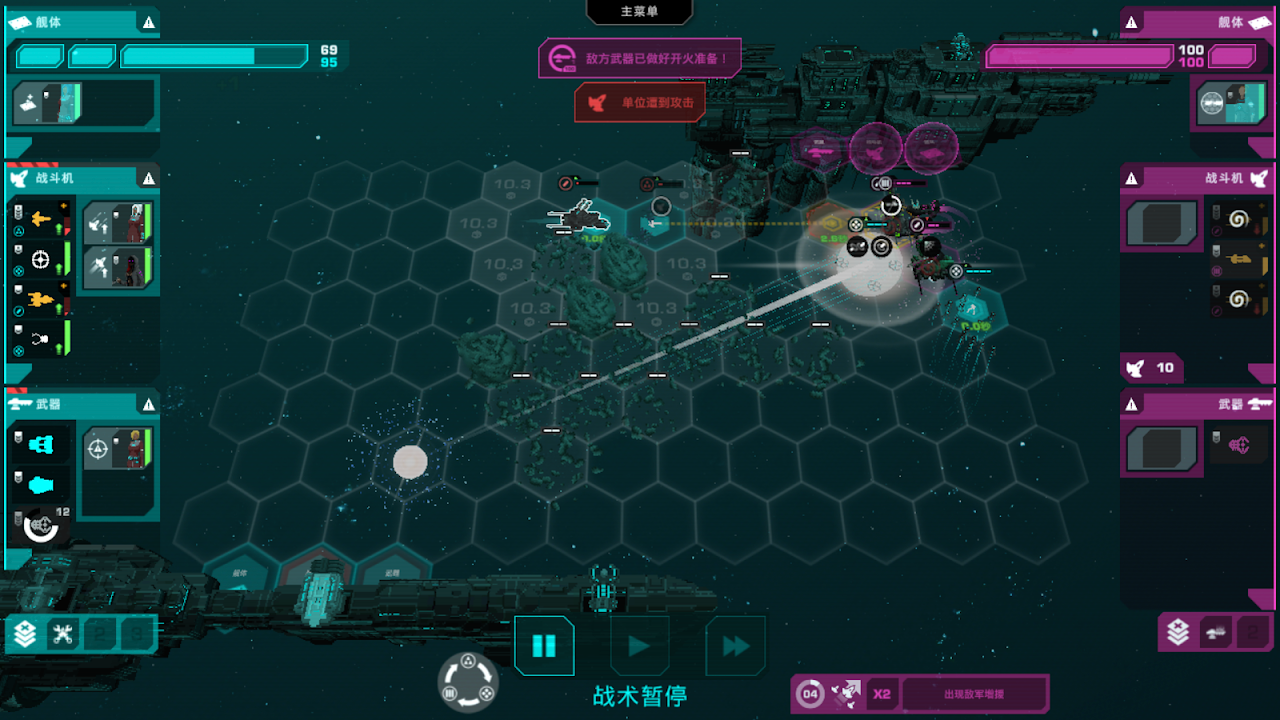Click the enemy's layers stack icon
This screenshot has width=1280, height=720.
[1178, 632]
